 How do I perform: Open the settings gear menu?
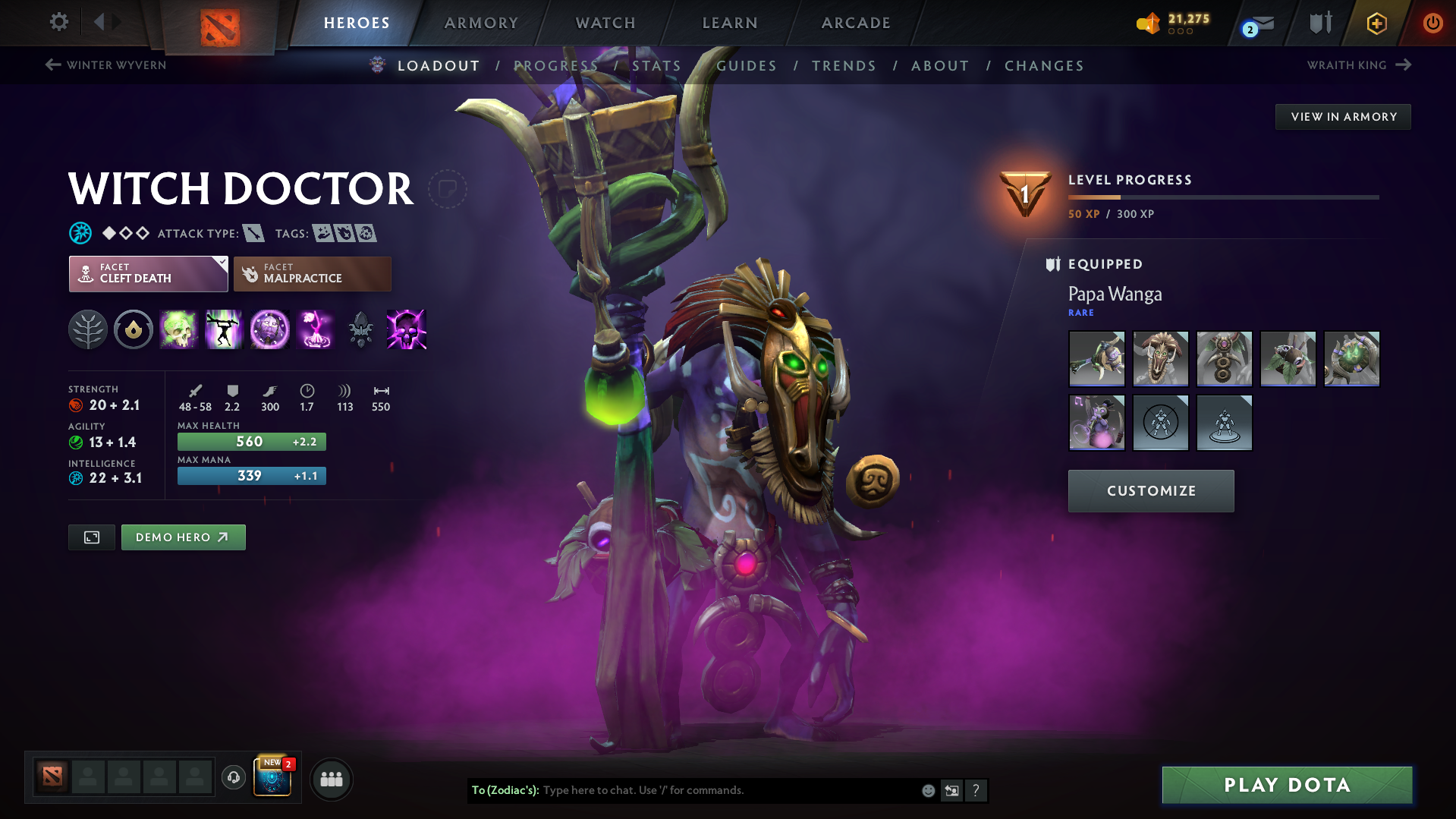point(58,22)
